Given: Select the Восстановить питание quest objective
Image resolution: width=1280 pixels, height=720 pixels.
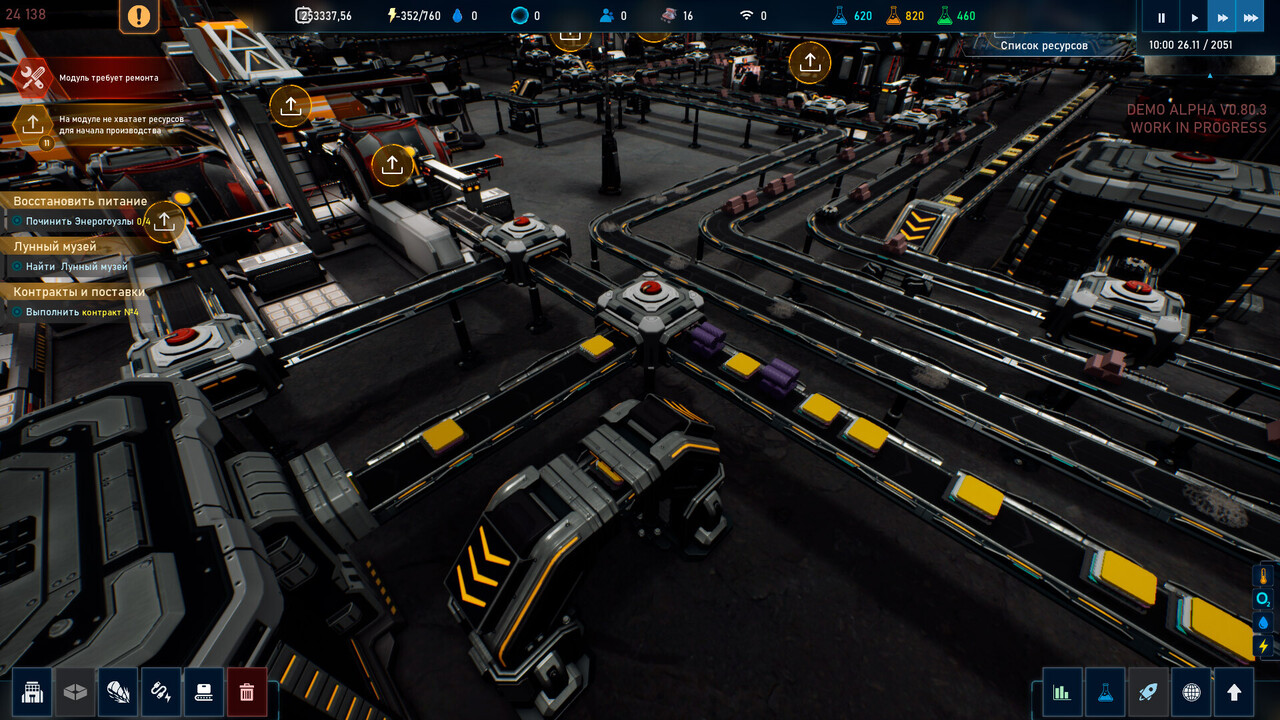Looking at the screenshot, I should point(80,201).
